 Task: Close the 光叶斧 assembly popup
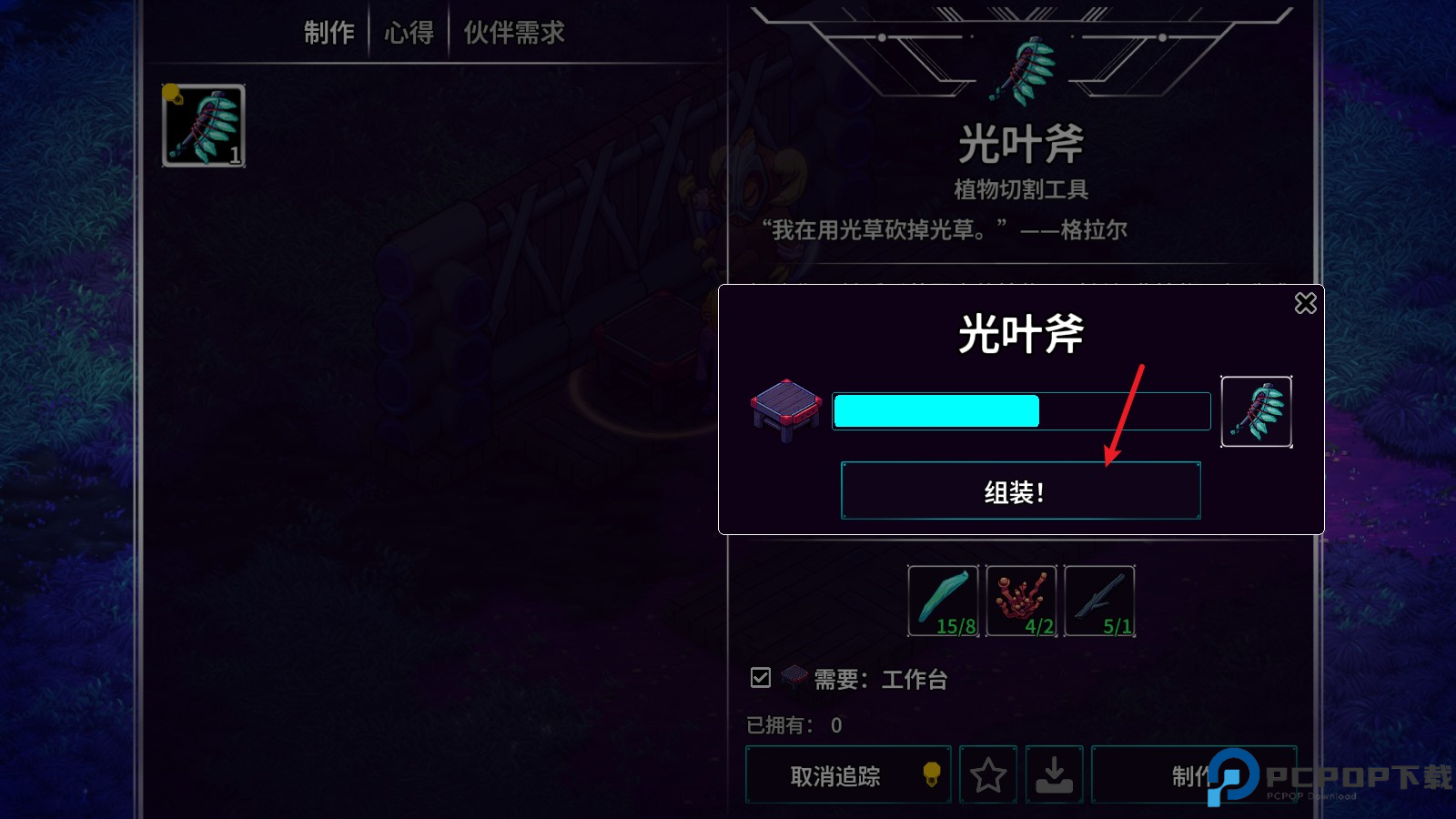[x=1307, y=304]
